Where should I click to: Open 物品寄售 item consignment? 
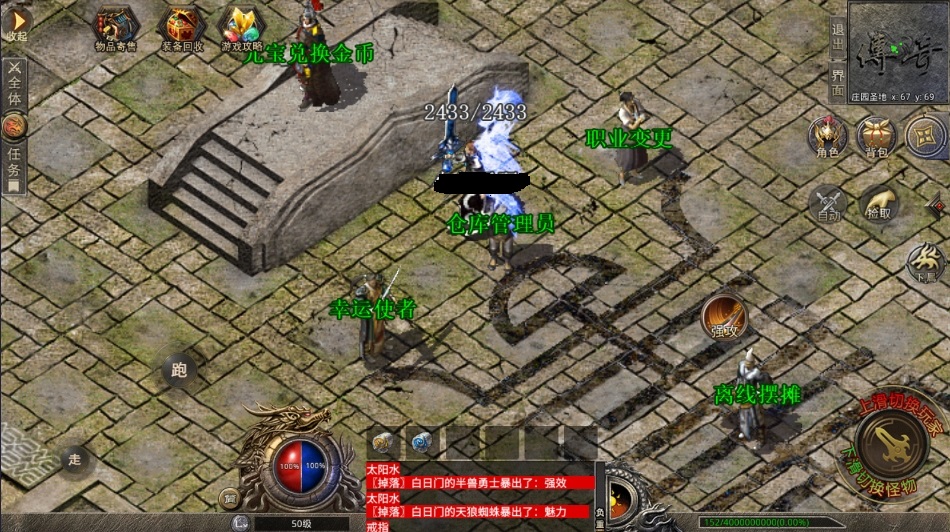(x=117, y=26)
